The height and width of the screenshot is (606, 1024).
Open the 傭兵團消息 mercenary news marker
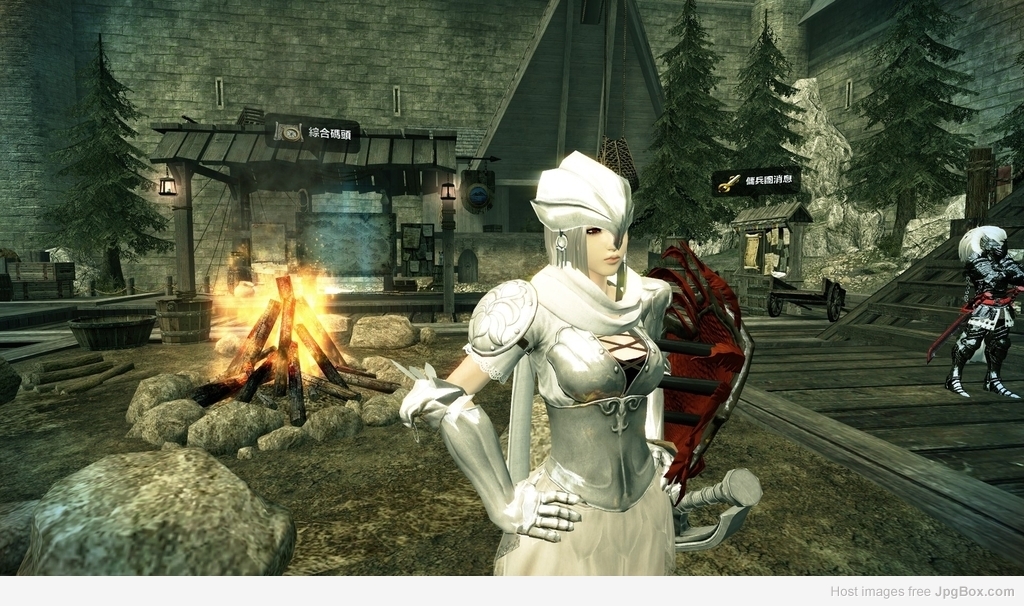pyautogui.click(x=756, y=181)
